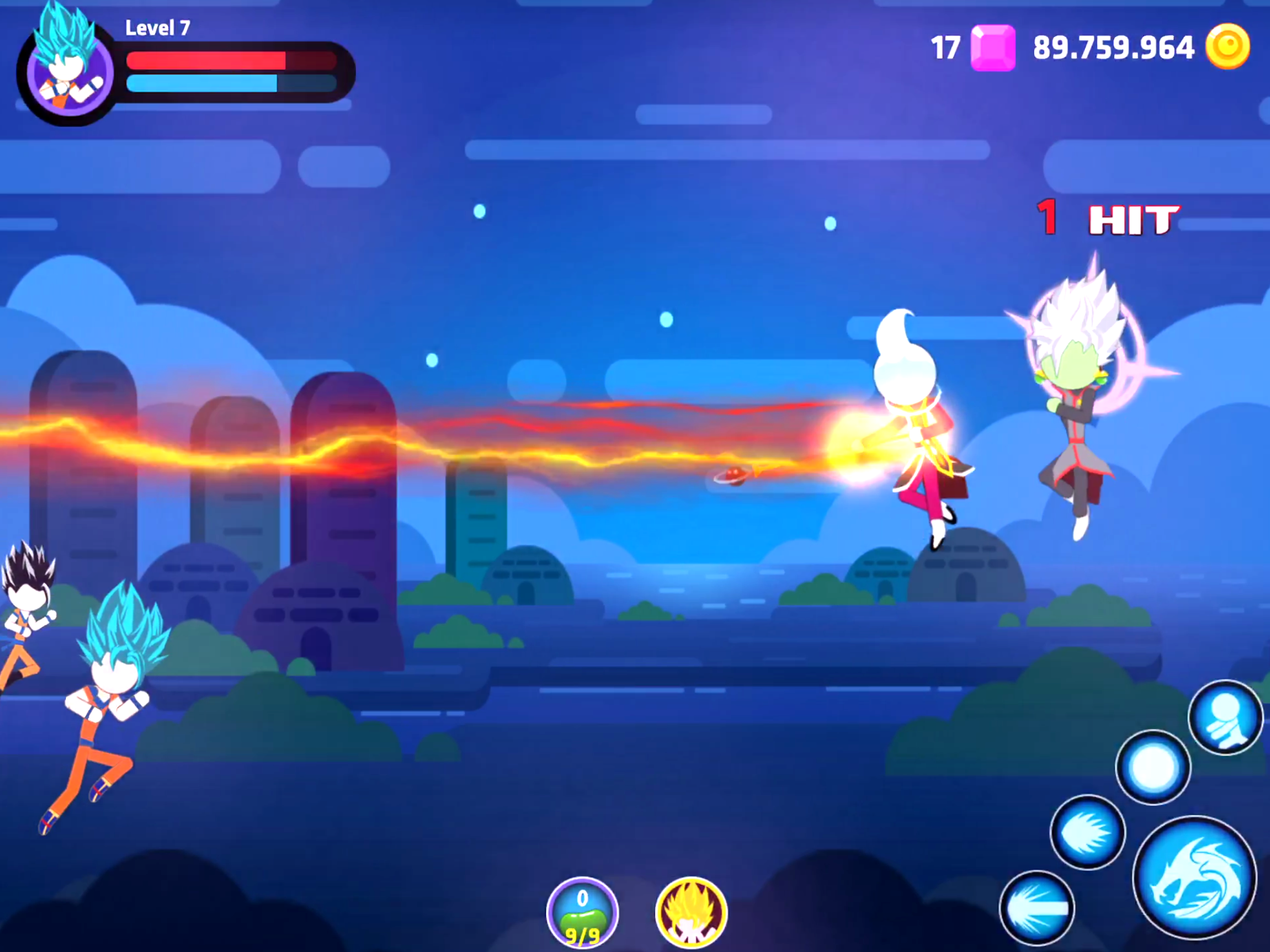
Task: Fire the straight energy beam skill
Action: pos(1036,908)
